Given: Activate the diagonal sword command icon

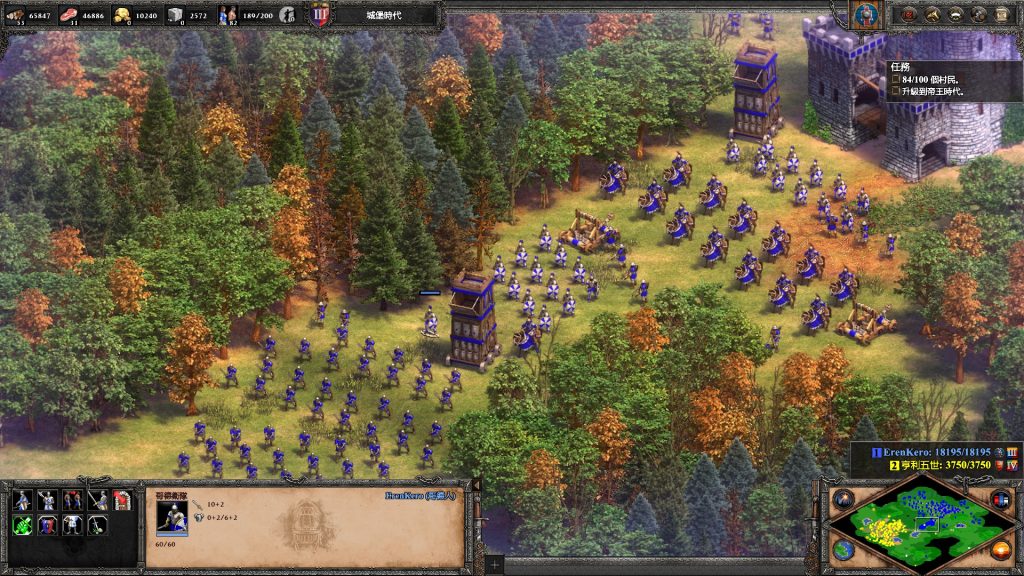Looking at the screenshot, I should click(x=97, y=500).
